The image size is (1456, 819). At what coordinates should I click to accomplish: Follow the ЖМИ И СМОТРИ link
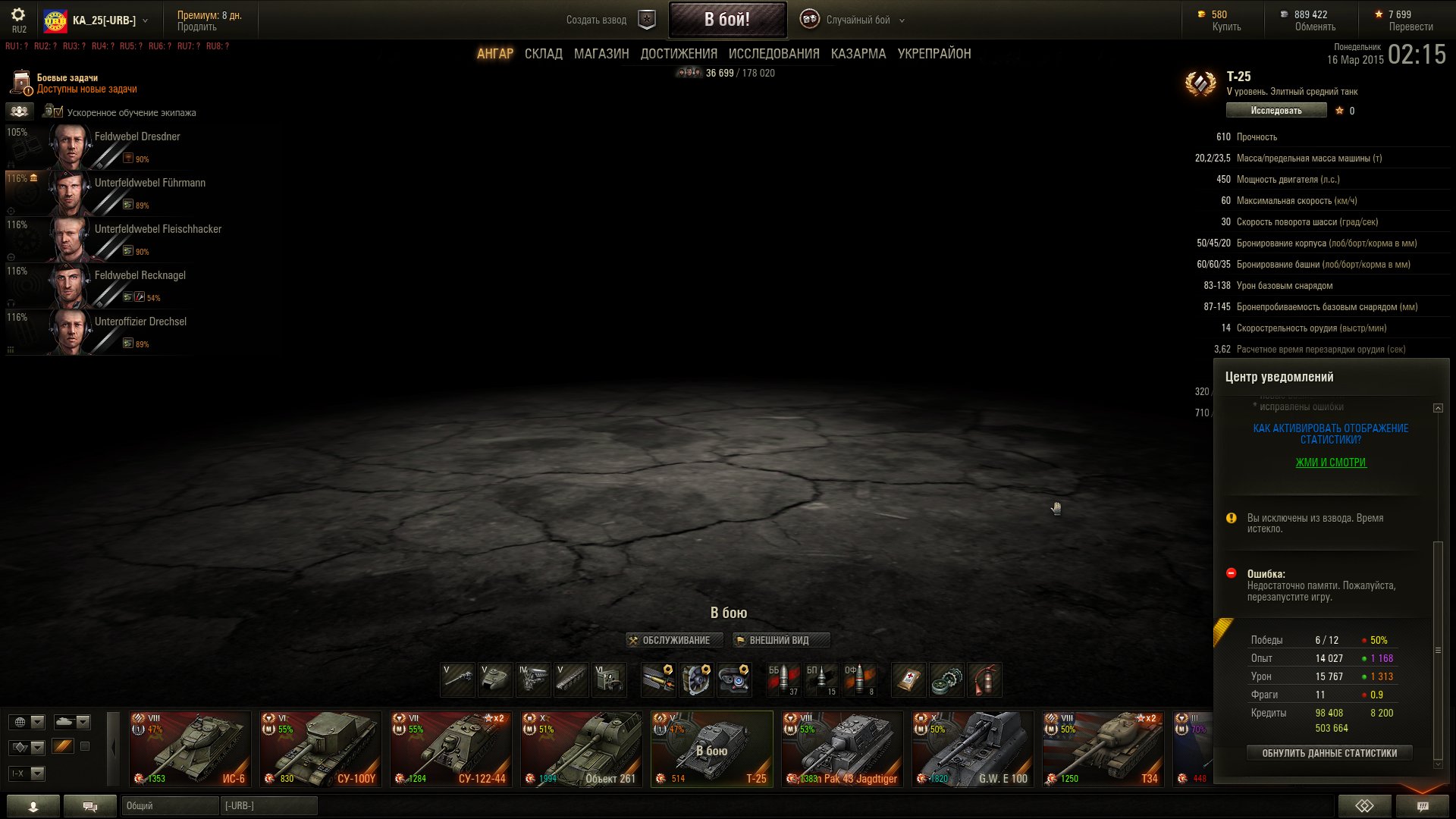click(1330, 463)
